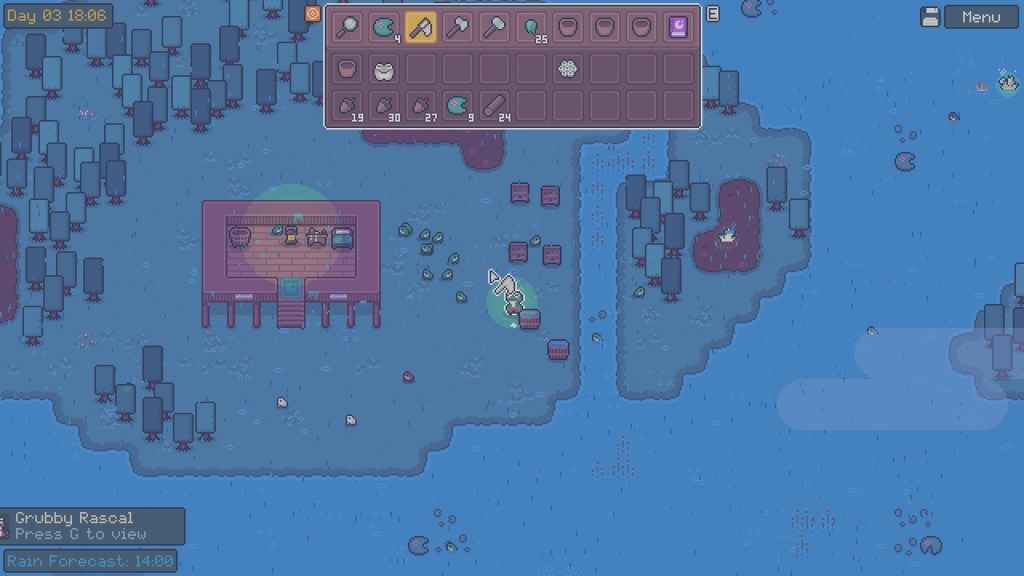Select the lily pad stack of 4
This screenshot has height=576, width=1024.
(384, 28)
